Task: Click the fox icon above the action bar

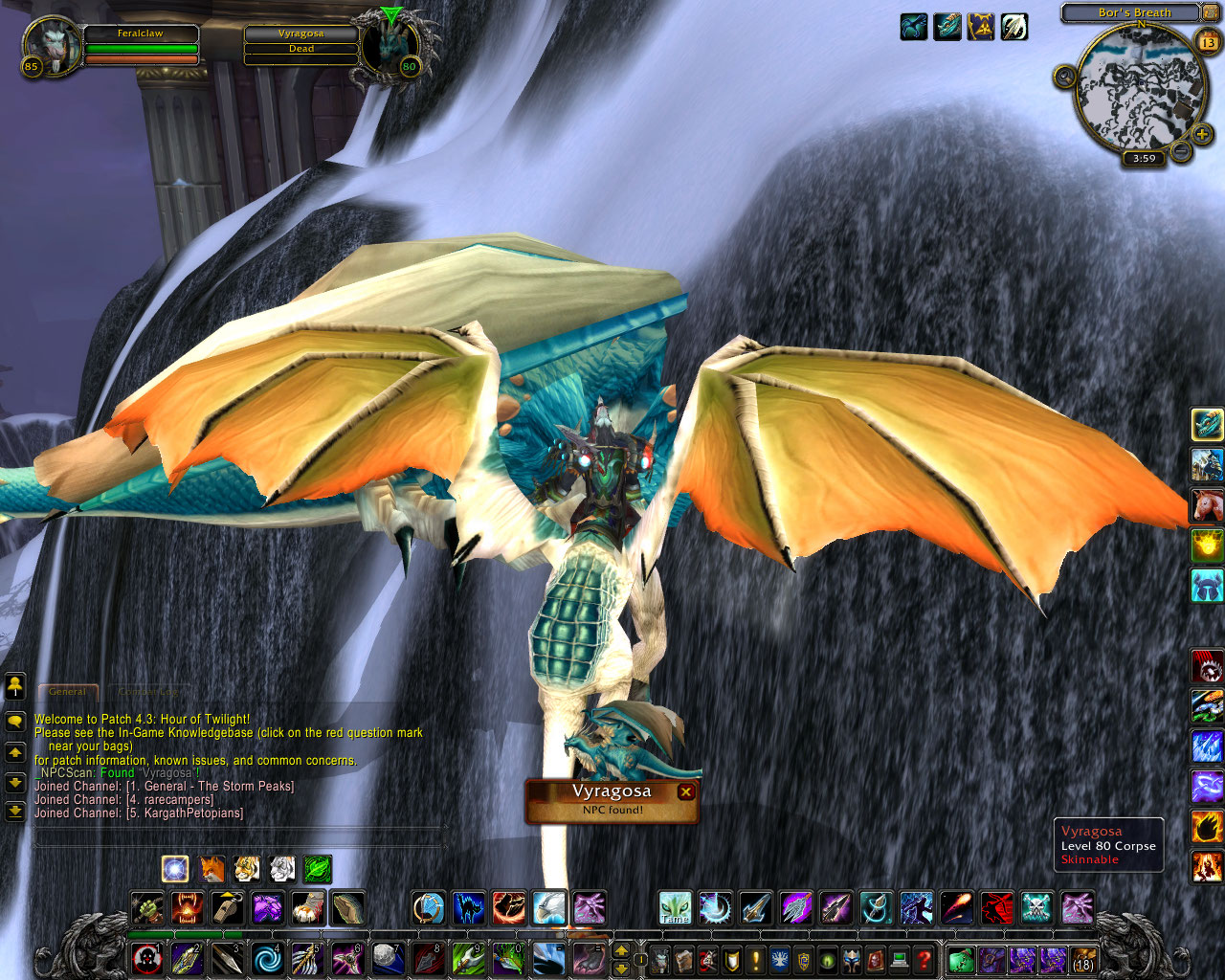Action: (x=212, y=869)
